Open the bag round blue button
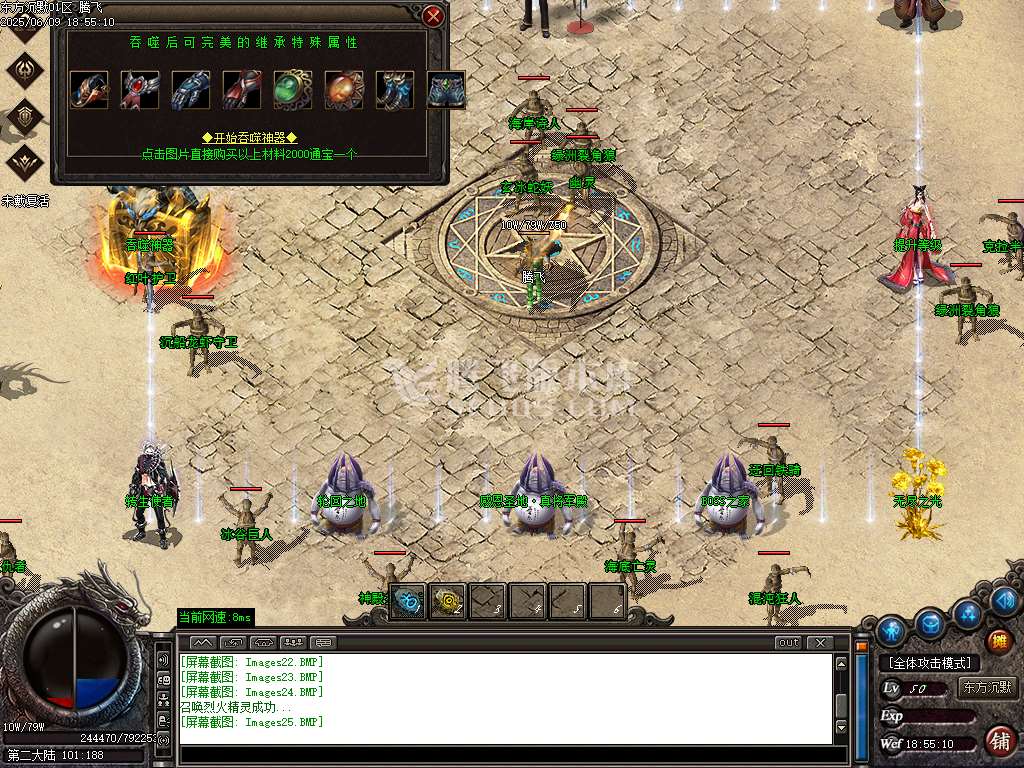This screenshot has height=768, width=1024. pos(931,625)
